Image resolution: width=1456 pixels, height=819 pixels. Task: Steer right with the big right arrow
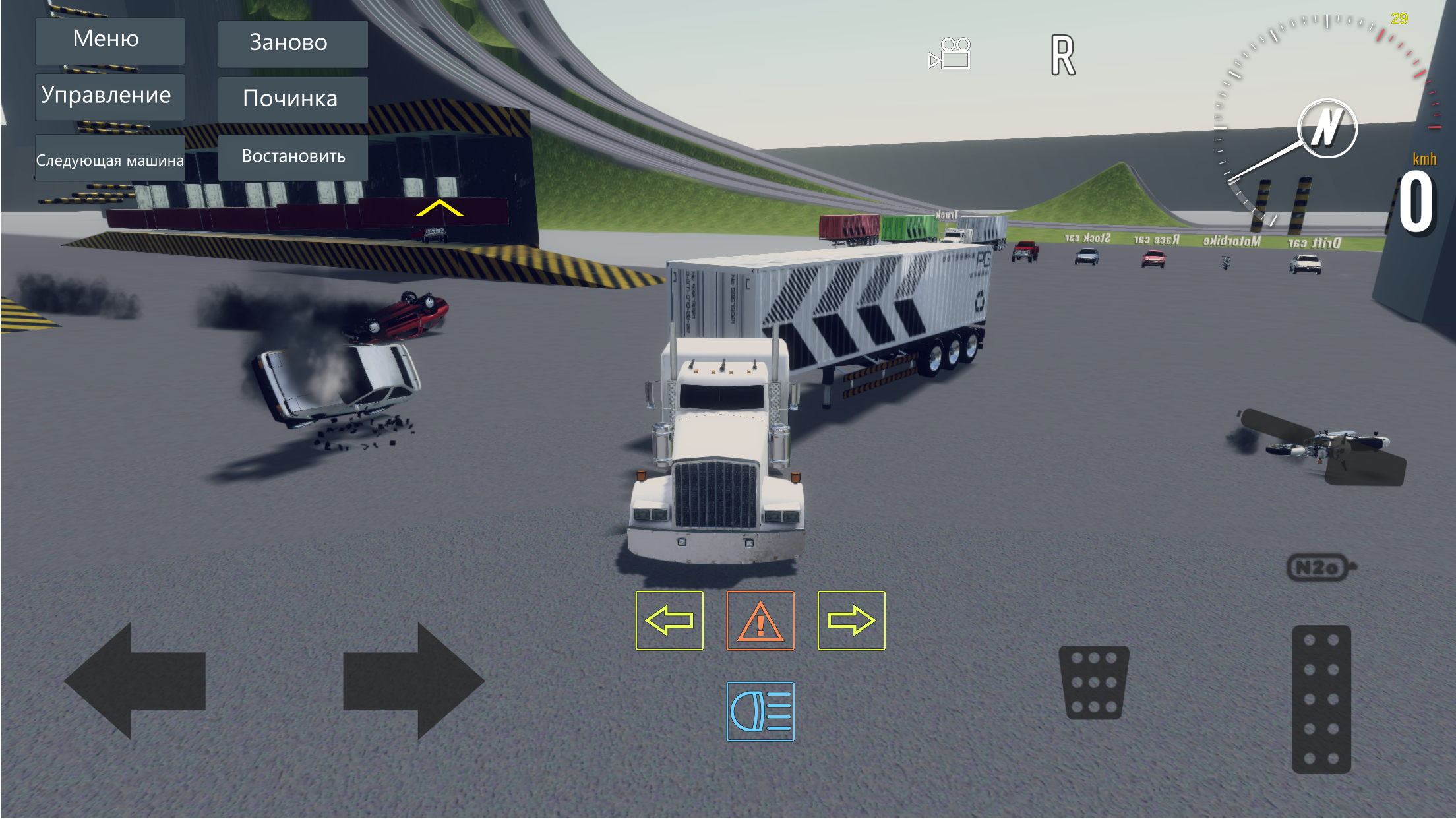[x=413, y=681]
